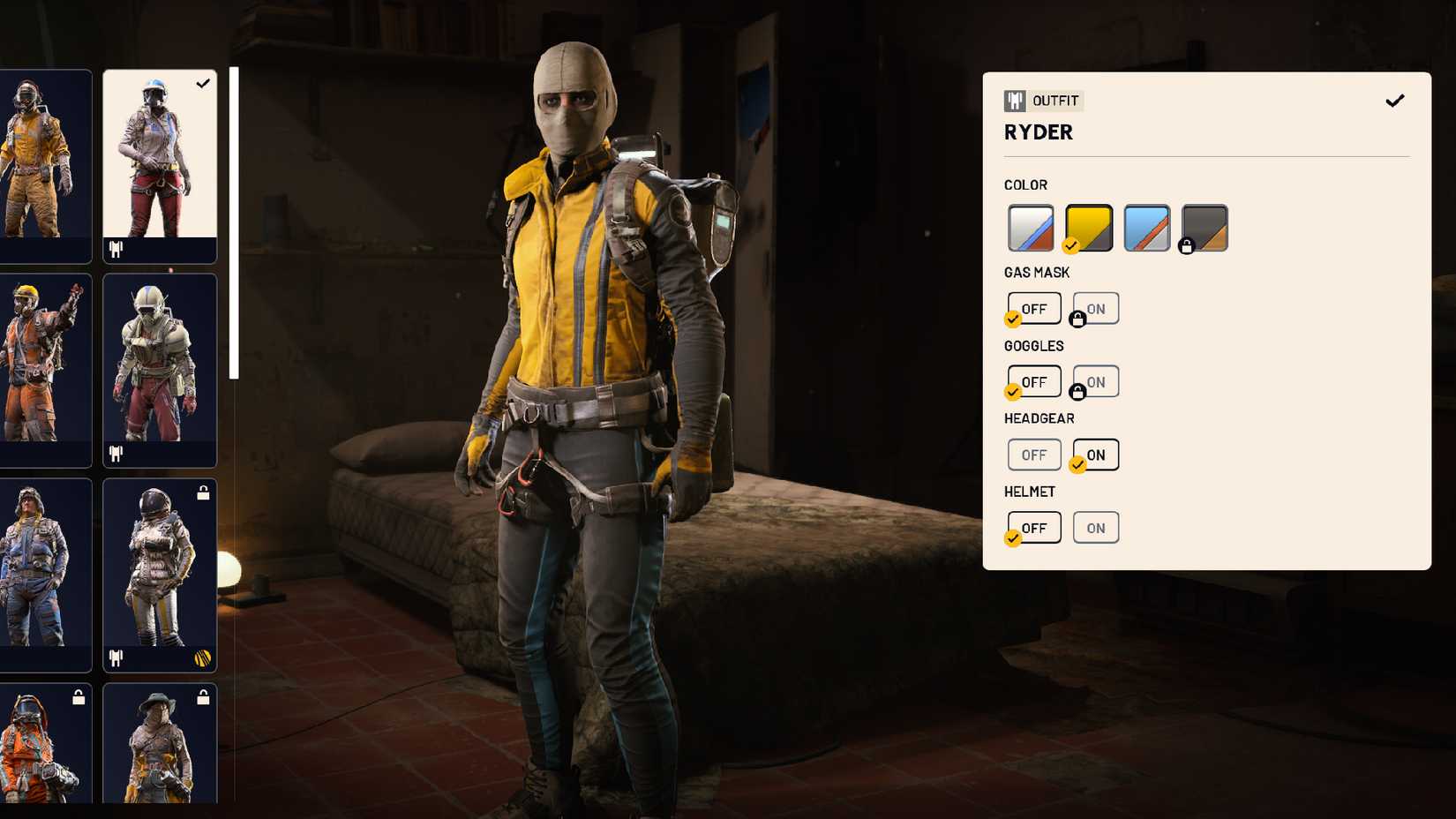
Task: Click the confirm checkmark atop the Ryder panel
Action: click(1395, 100)
